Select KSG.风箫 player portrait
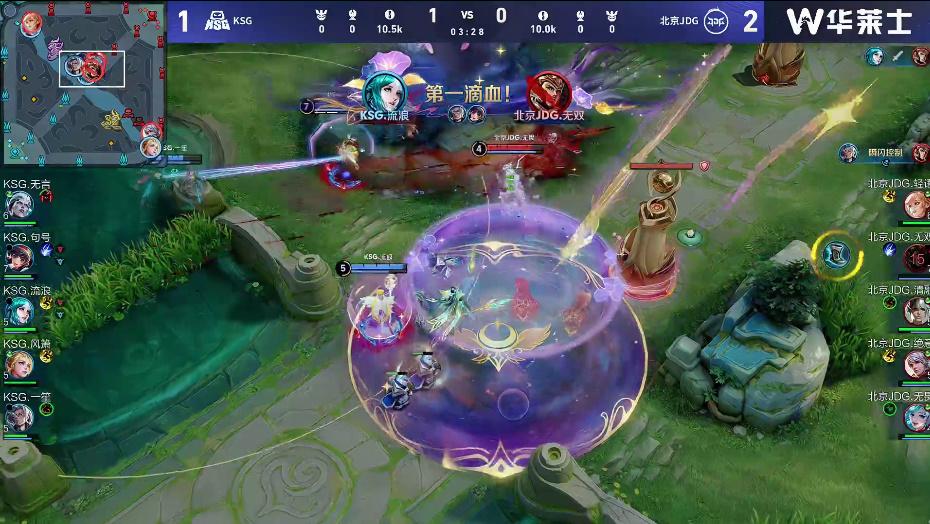The height and width of the screenshot is (524, 930). tap(19, 364)
